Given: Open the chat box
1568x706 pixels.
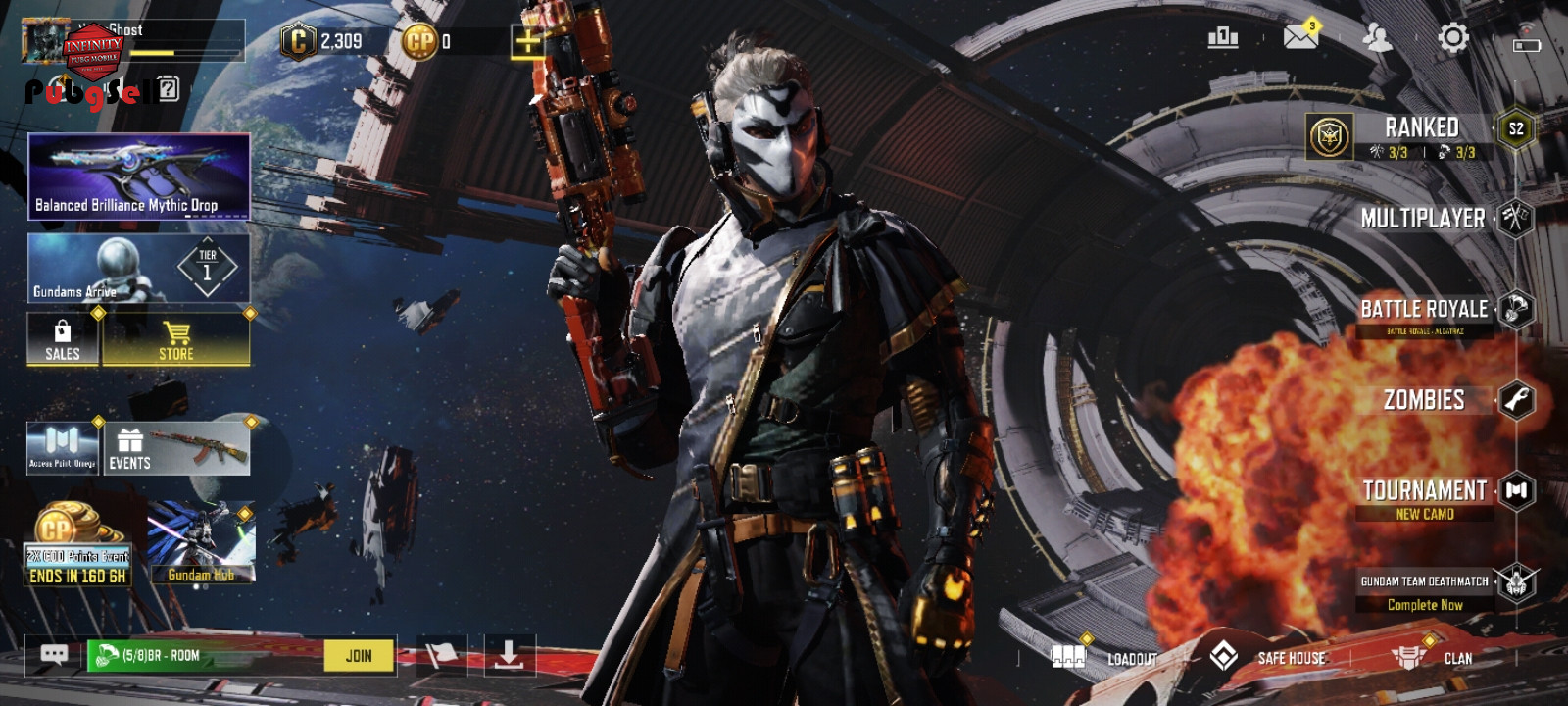Looking at the screenshot, I should point(54,655).
